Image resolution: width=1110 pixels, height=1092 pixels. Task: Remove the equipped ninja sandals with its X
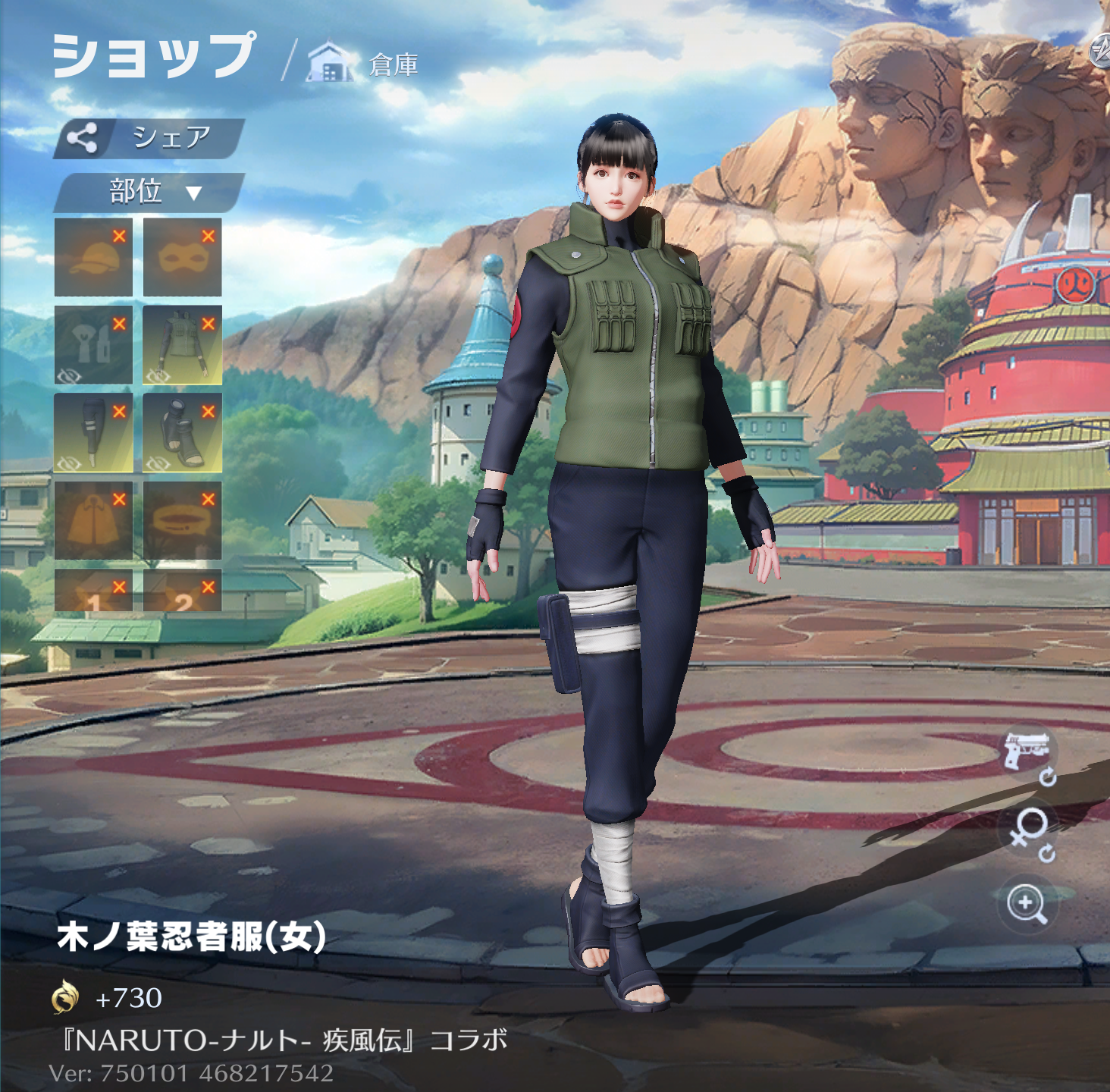[x=209, y=411]
